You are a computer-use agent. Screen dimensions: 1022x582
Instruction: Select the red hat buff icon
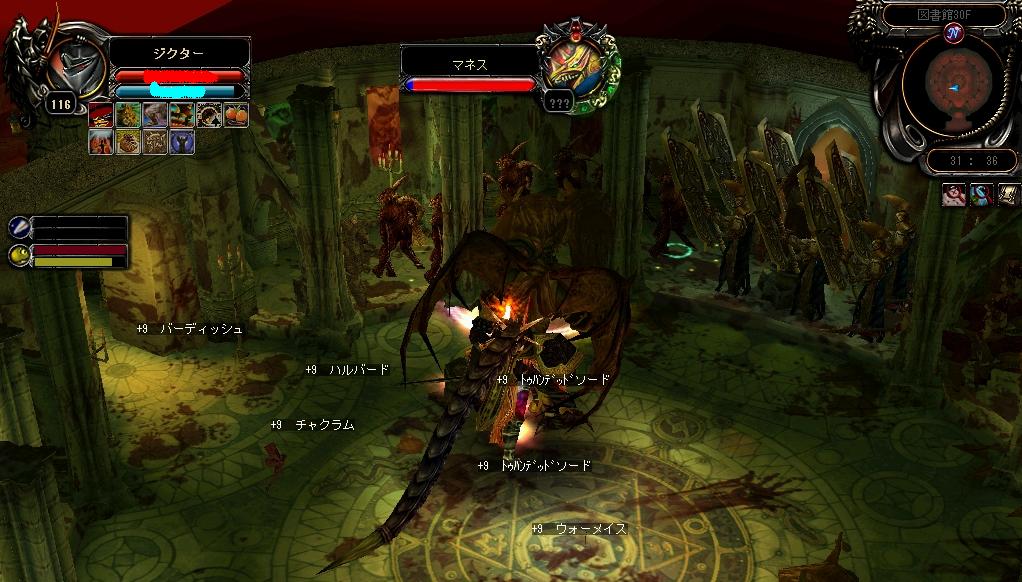point(101,115)
